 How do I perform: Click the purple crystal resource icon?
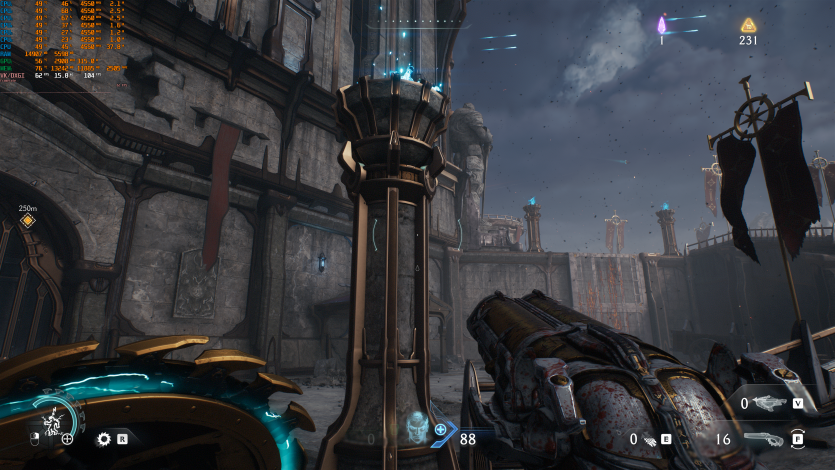coord(661,25)
